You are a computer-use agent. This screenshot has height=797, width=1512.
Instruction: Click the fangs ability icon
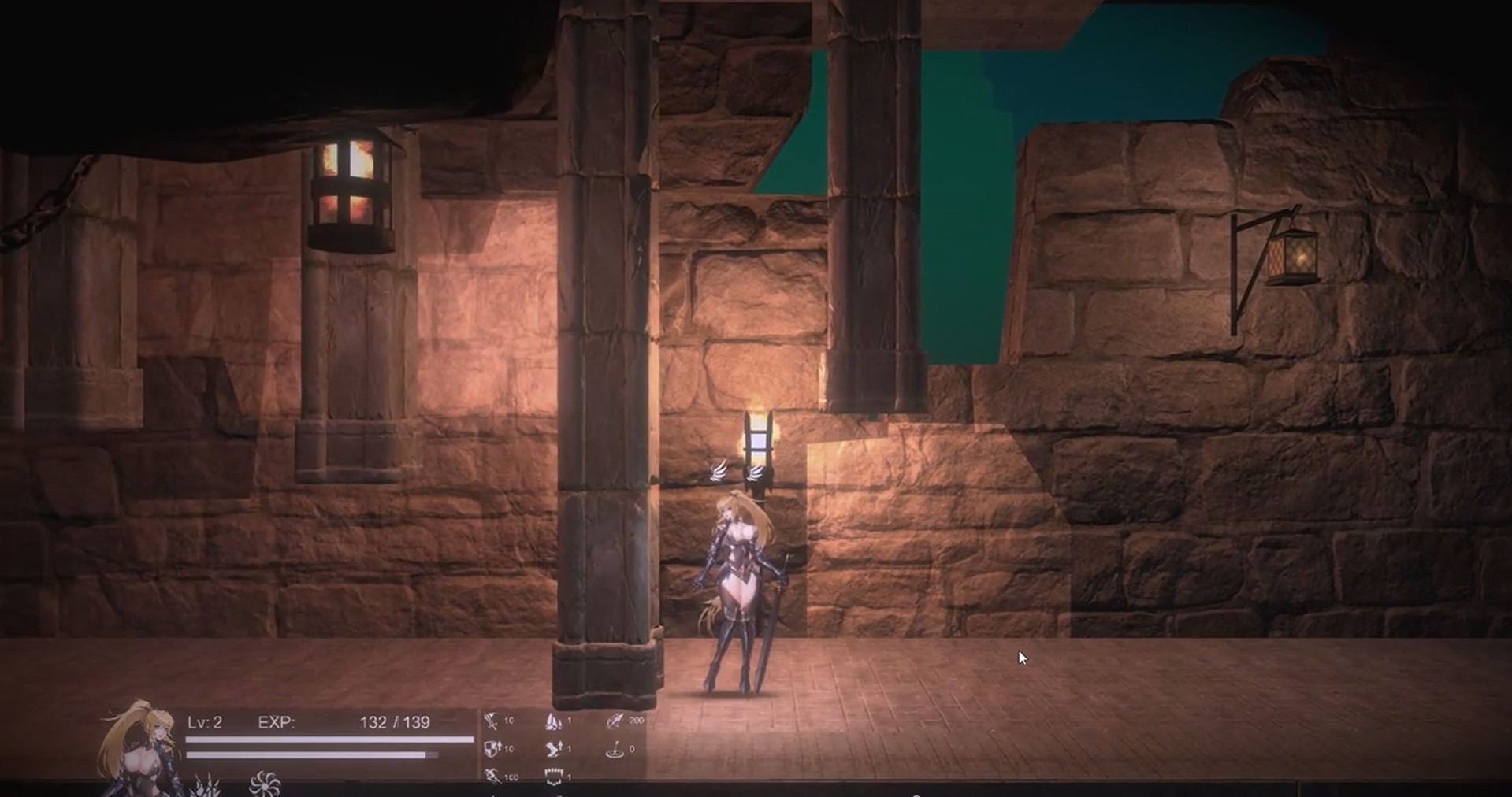click(x=554, y=776)
